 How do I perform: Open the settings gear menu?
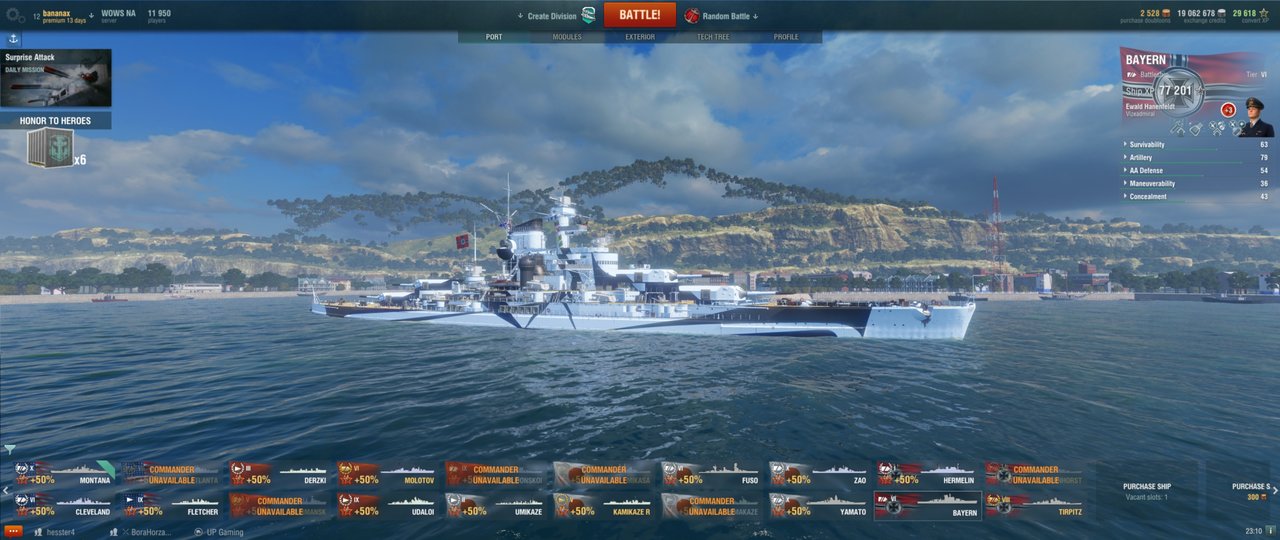16,16
